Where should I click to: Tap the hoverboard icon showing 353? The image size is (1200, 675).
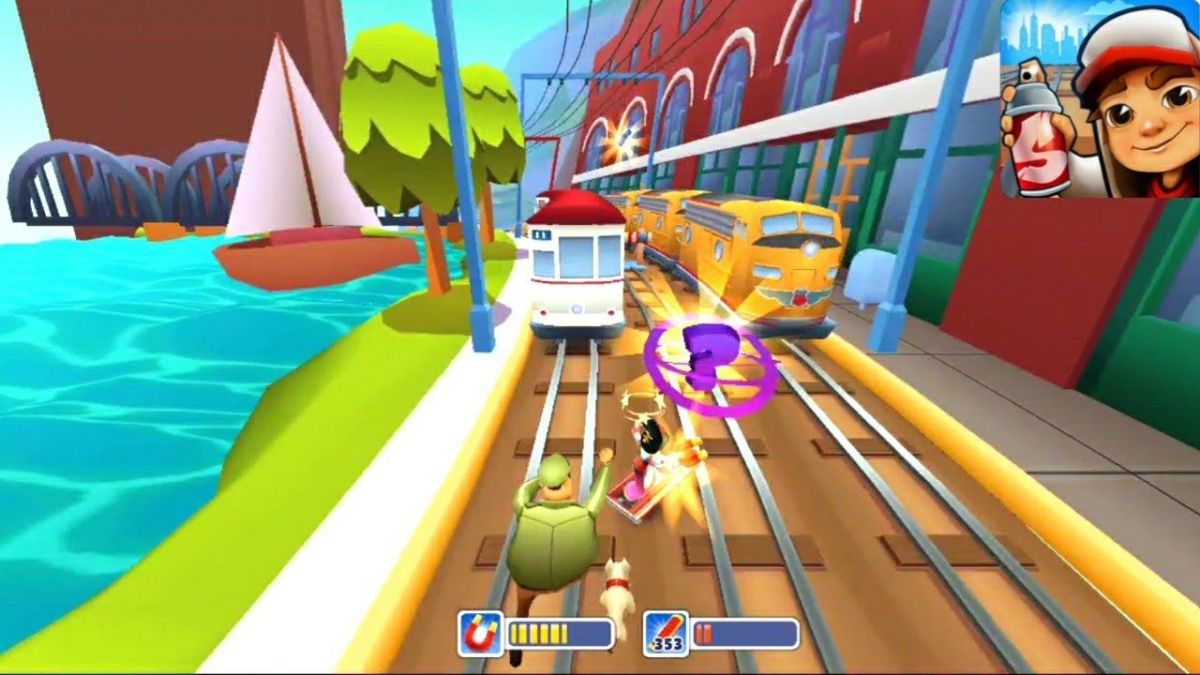(665, 633)
